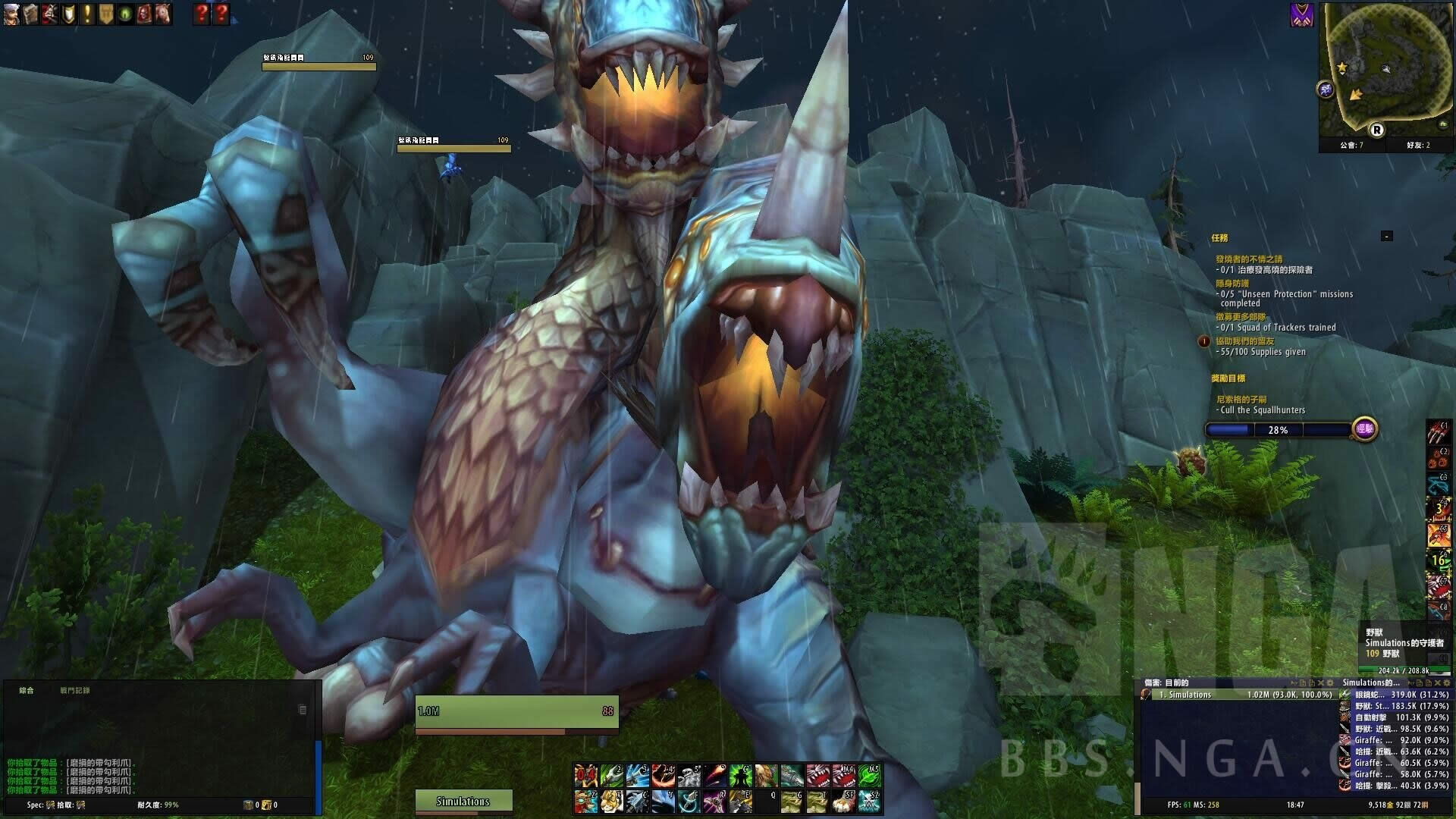Activate the tiger pet ability on X
Viewport: 1456px width, 819px height.
click(611, 801)
